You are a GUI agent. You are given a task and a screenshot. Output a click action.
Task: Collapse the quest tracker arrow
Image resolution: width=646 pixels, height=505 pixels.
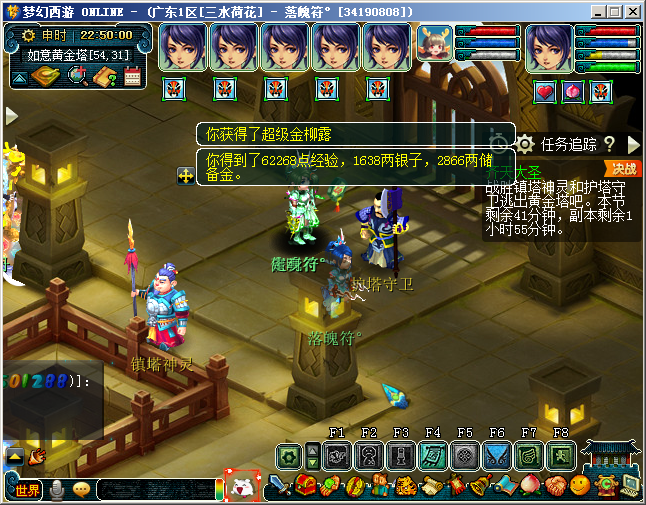point(633,145)
